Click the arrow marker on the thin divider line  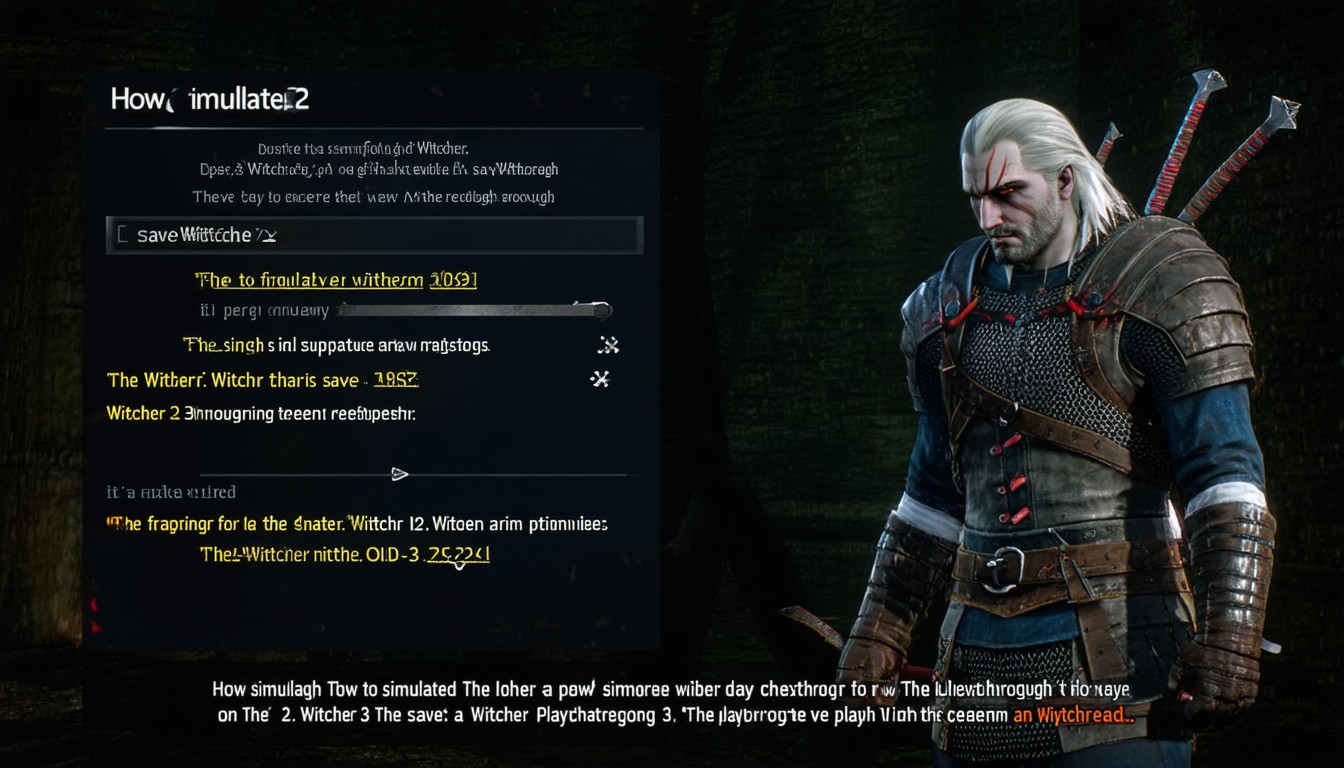click(399, 474)
